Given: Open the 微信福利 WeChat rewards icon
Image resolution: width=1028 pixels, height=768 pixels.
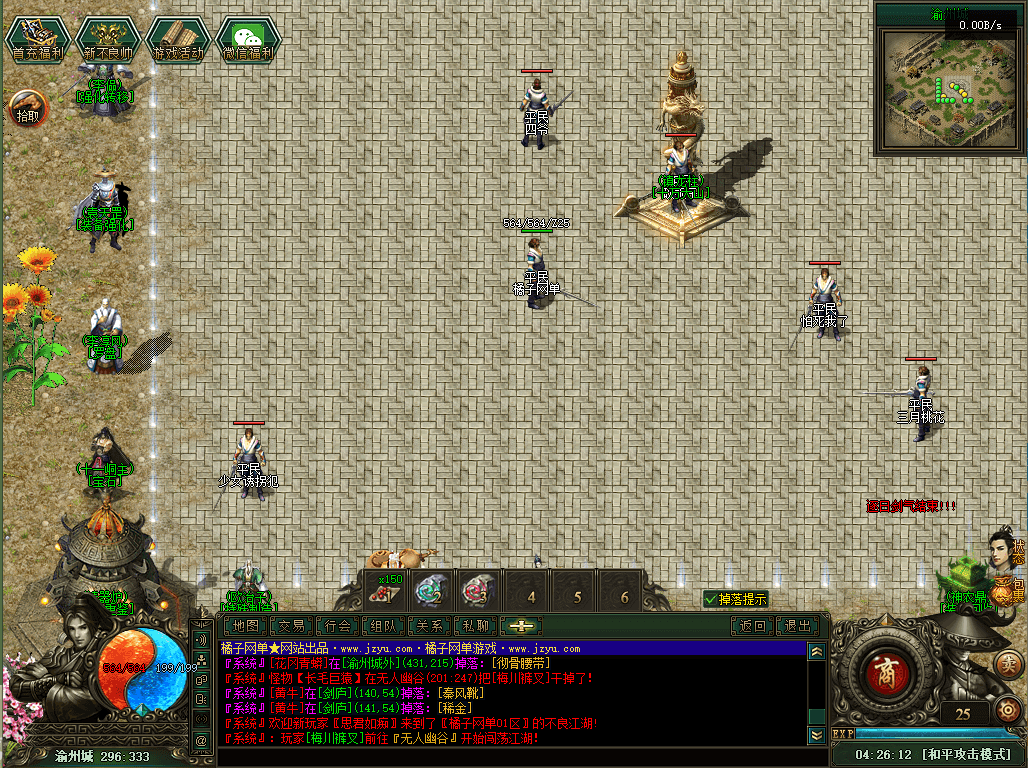Looking at the screenshot, I should (x=248, y=38).
